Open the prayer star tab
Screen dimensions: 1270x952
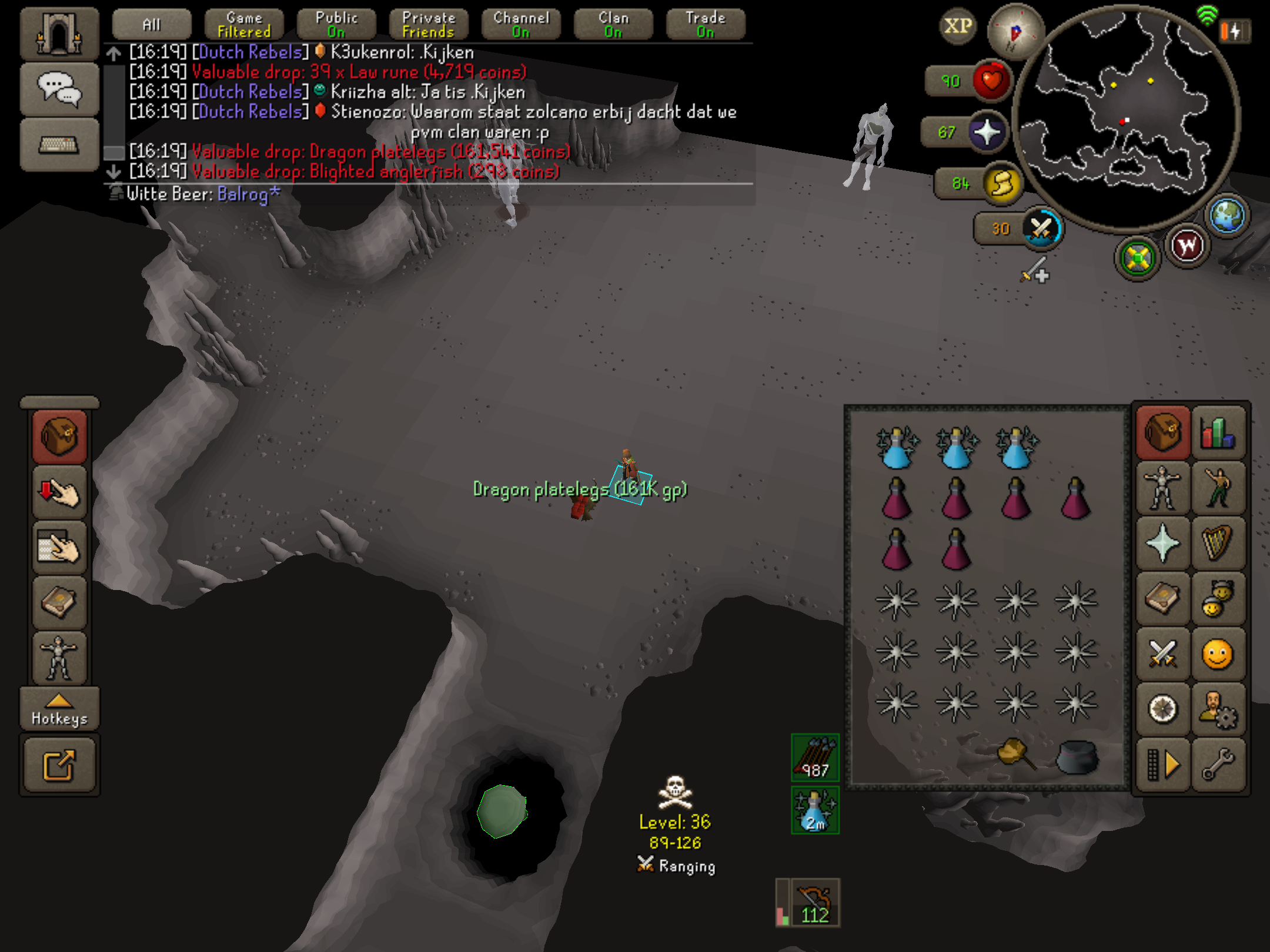point(1162,544)
